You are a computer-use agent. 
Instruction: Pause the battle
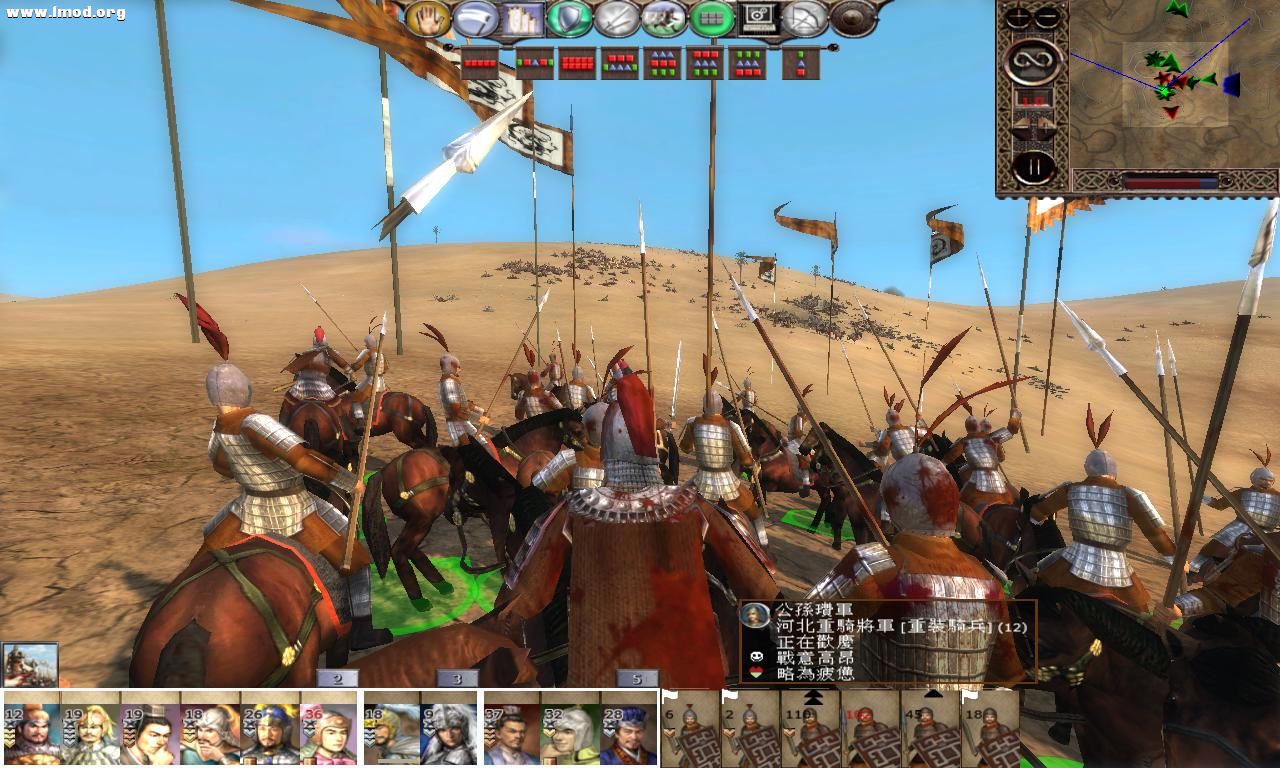click(x=1033, y=166)
